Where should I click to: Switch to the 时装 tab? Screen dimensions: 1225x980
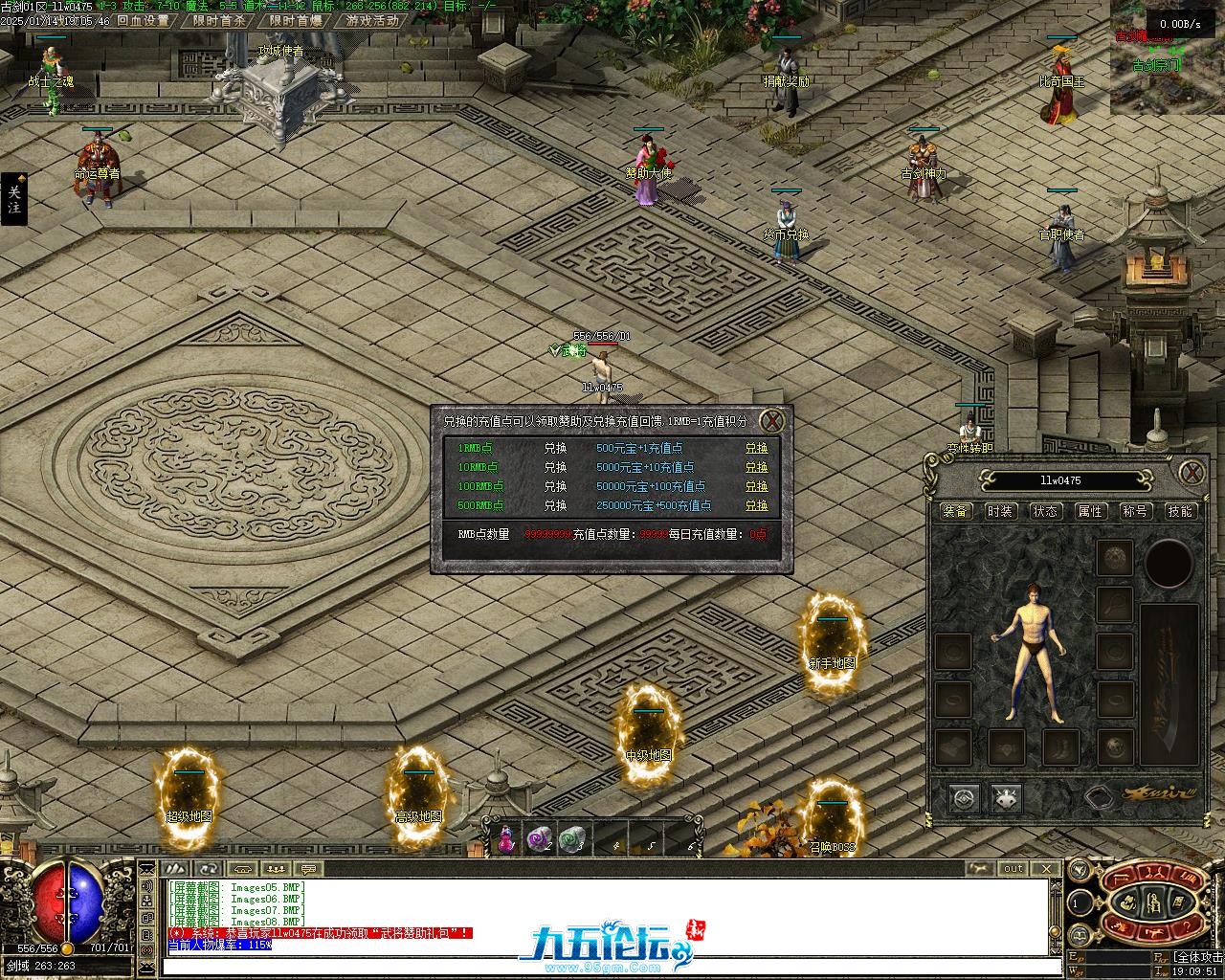click(1000, 511)
